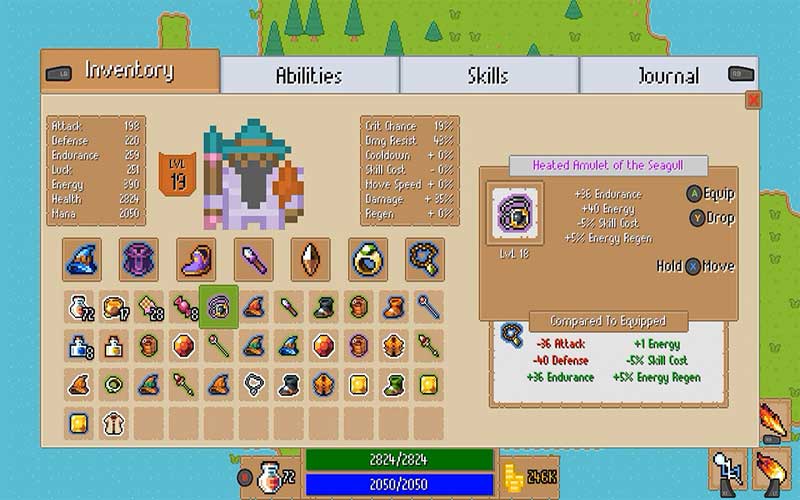Select the blue mana potion stack of 8
Viewport: 800px width, 500px height.
82,345
